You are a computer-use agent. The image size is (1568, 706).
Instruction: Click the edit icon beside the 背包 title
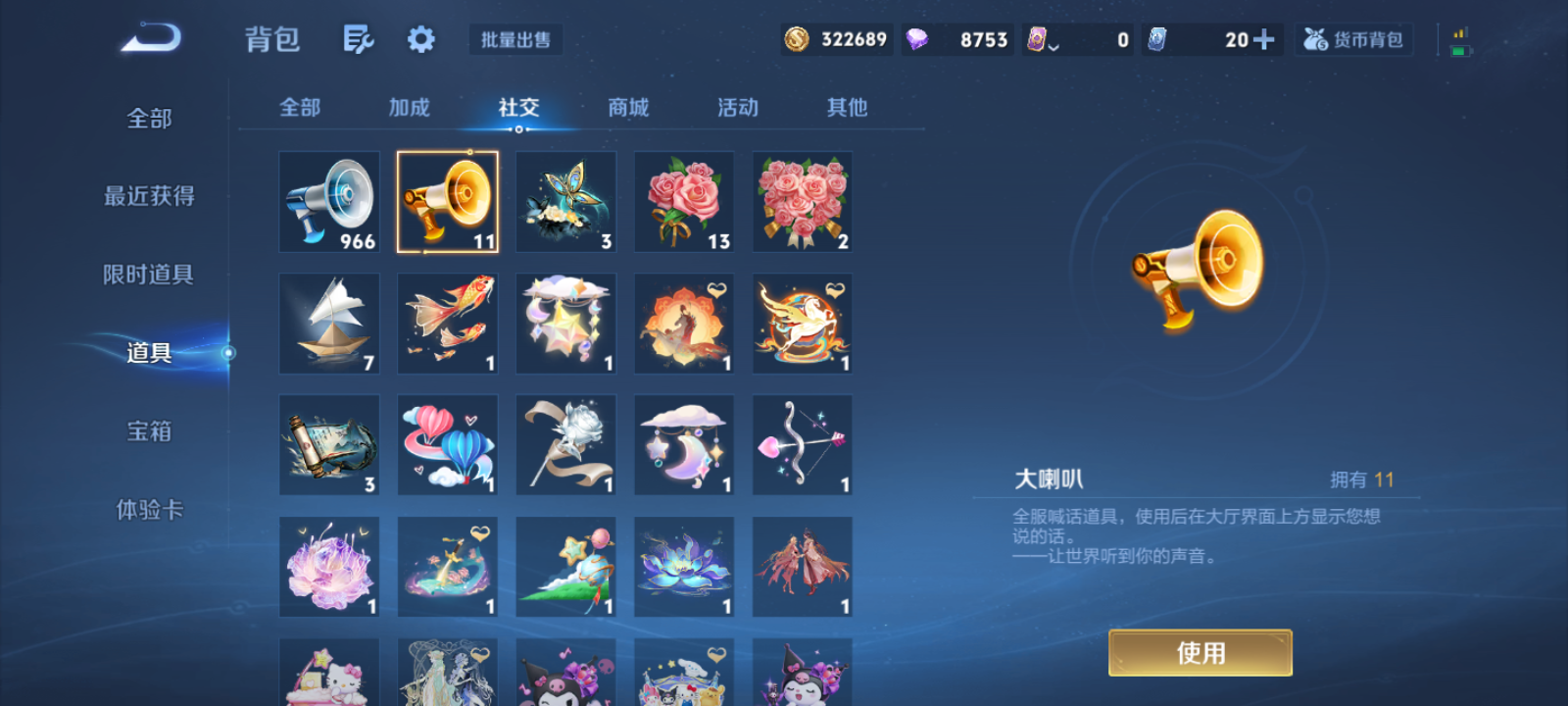(357, 39)
